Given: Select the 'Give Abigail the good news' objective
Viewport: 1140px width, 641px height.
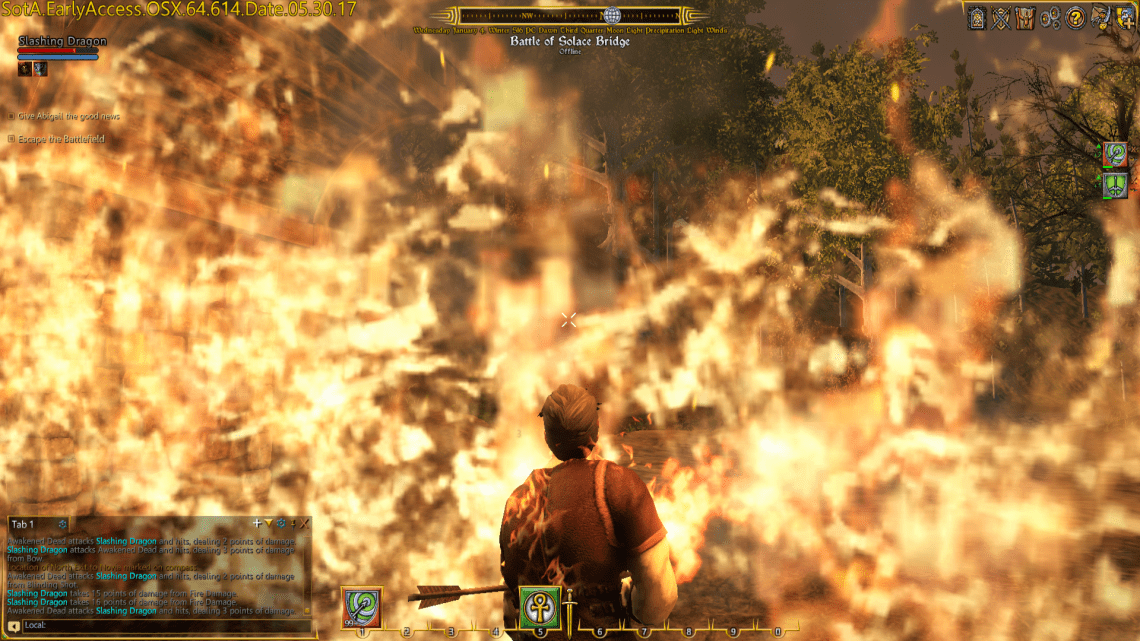Looking at the screenshot, I should pos(68,116).
